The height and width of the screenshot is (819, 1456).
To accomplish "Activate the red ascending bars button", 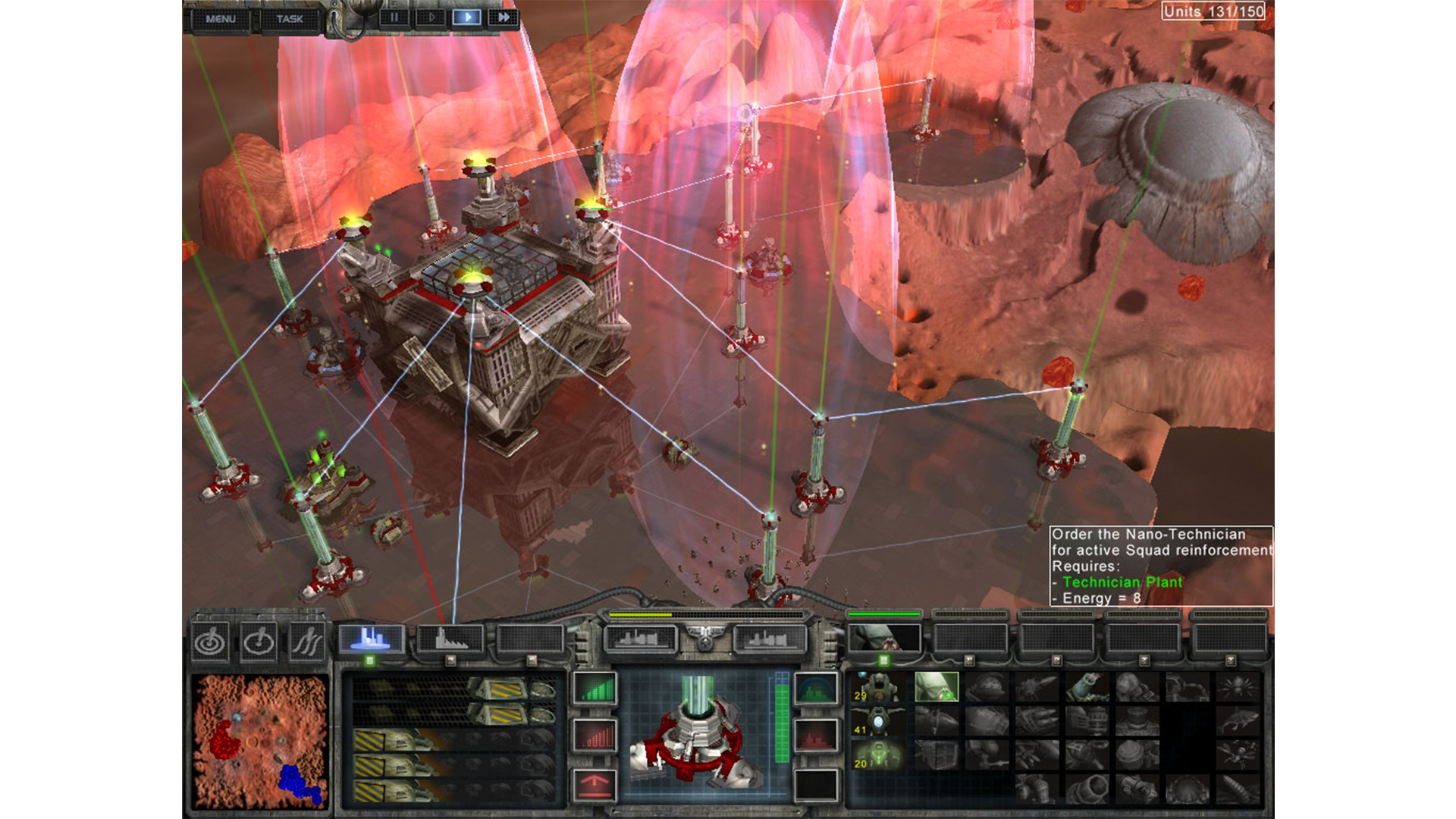I will tap(595, 736).
